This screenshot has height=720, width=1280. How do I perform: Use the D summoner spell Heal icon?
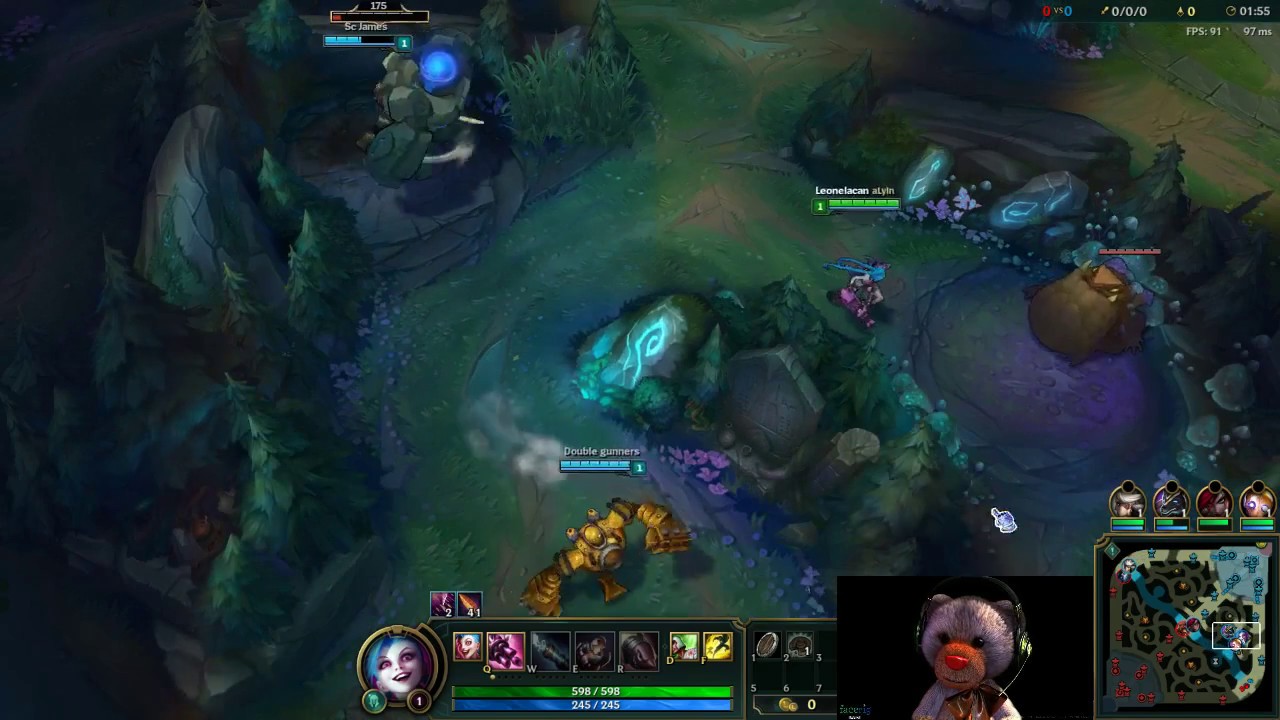[x=686, y=648]
